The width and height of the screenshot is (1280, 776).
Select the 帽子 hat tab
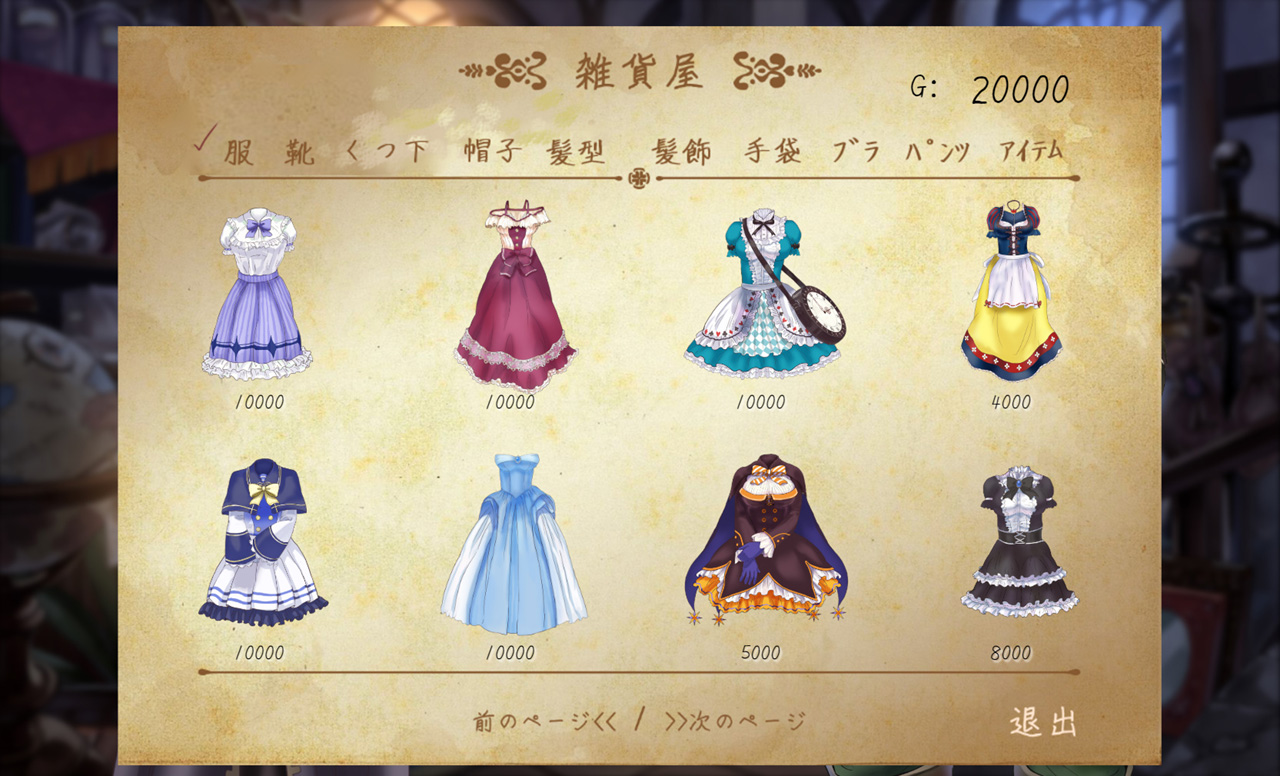point(491,152)
